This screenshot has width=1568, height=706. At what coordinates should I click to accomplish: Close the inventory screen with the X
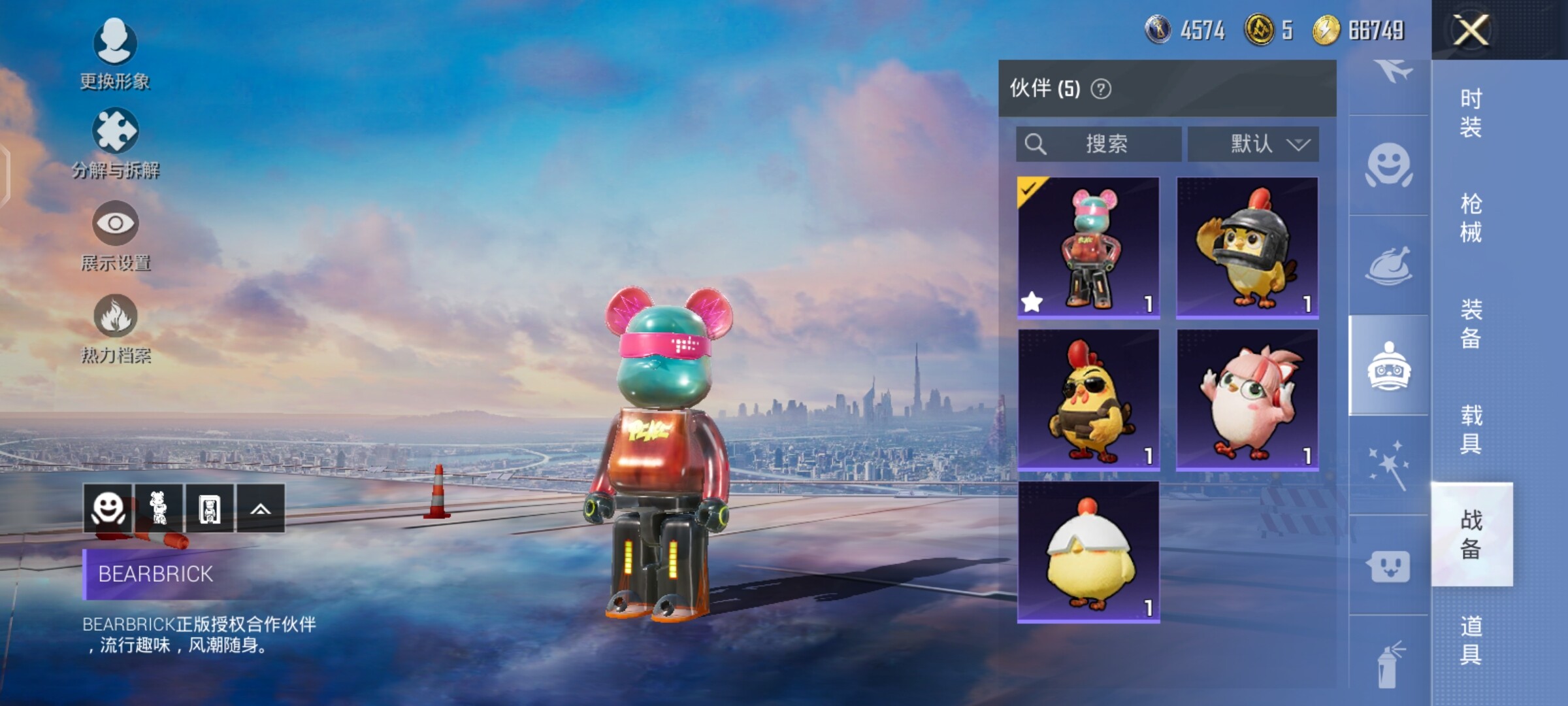point(1471,30)
